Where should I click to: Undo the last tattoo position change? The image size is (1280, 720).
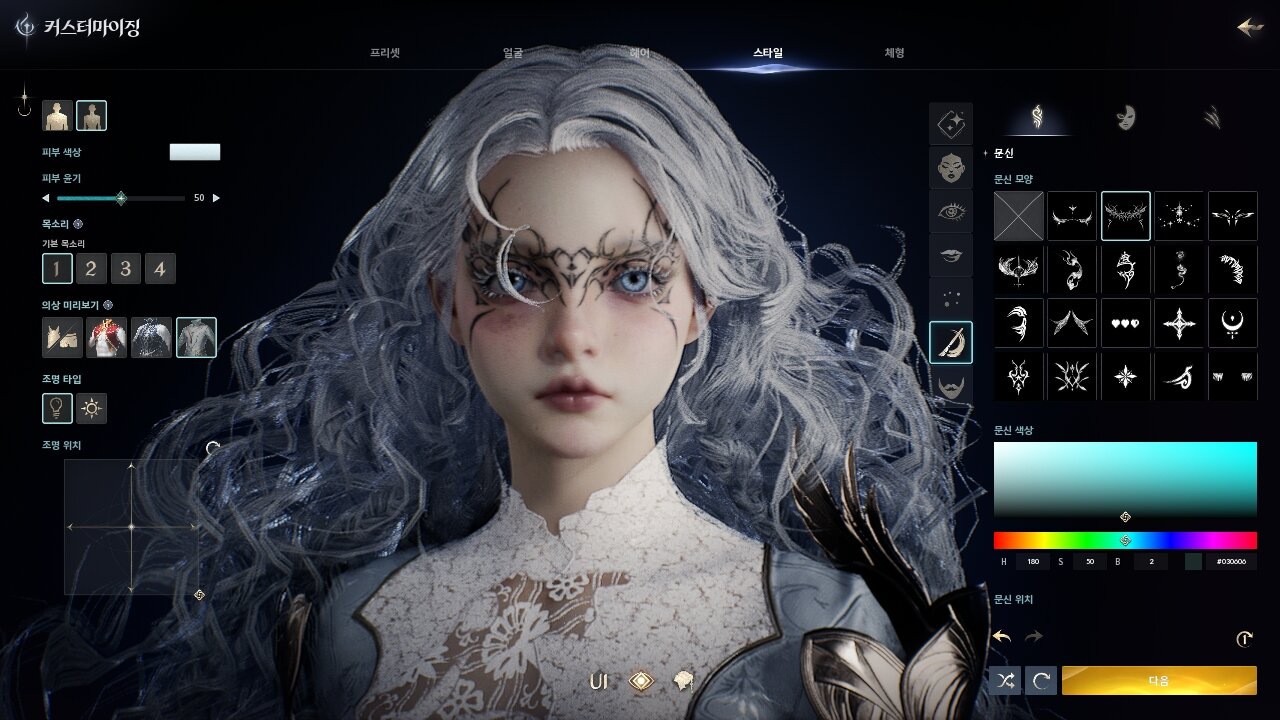pyautogui.click(x=1001, y=636)
